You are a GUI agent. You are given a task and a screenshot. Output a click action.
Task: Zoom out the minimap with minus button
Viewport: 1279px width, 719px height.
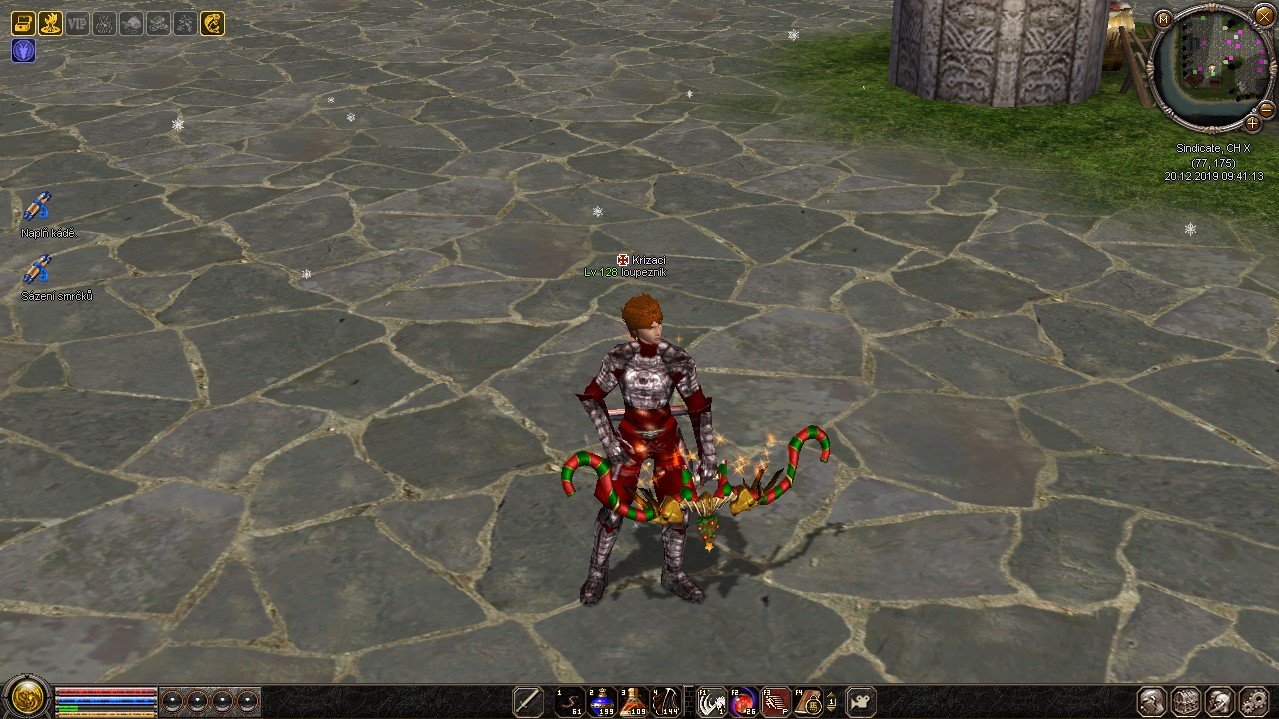pos(1266,108)
